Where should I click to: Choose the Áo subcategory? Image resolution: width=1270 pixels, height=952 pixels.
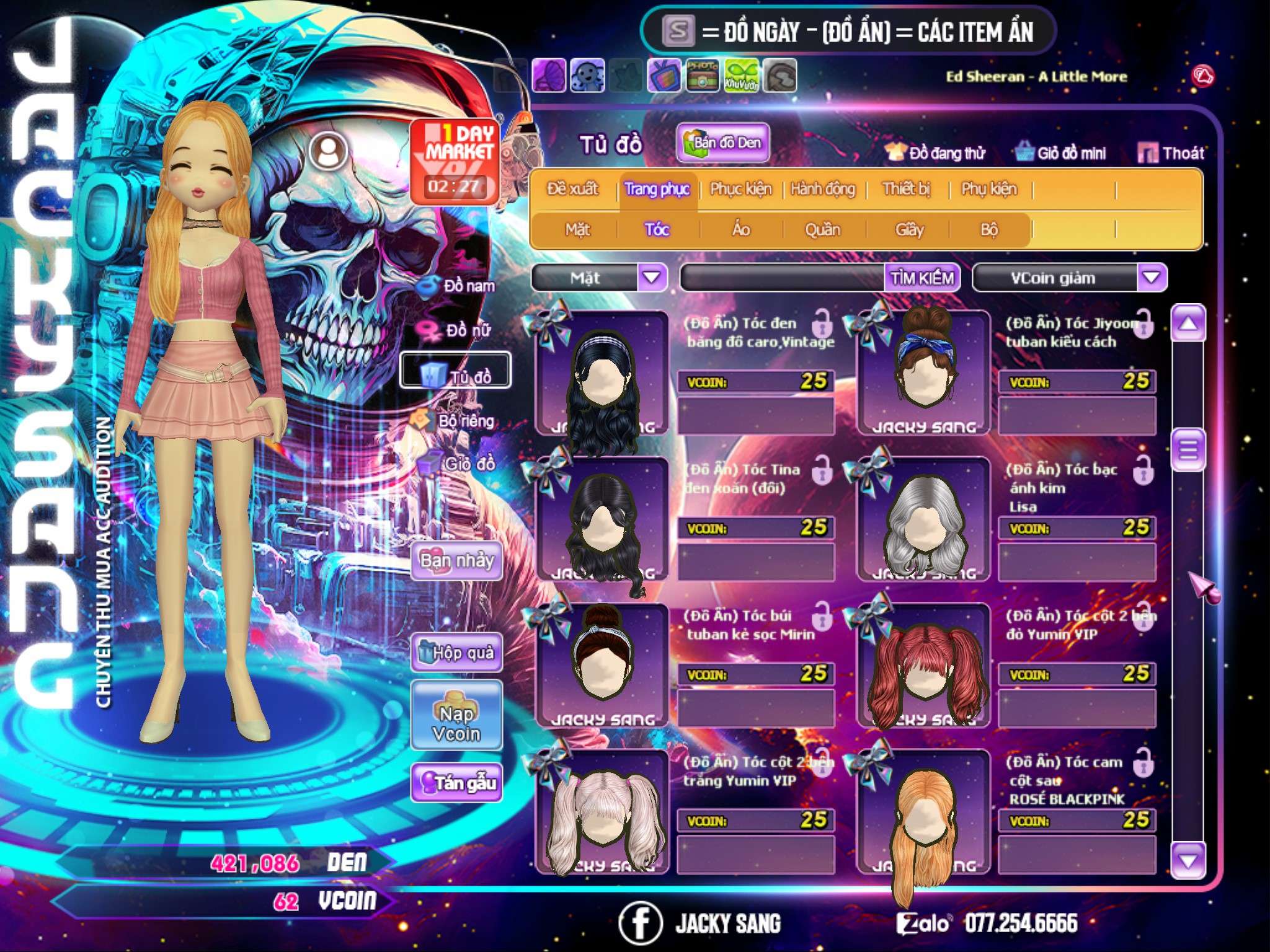741,230
